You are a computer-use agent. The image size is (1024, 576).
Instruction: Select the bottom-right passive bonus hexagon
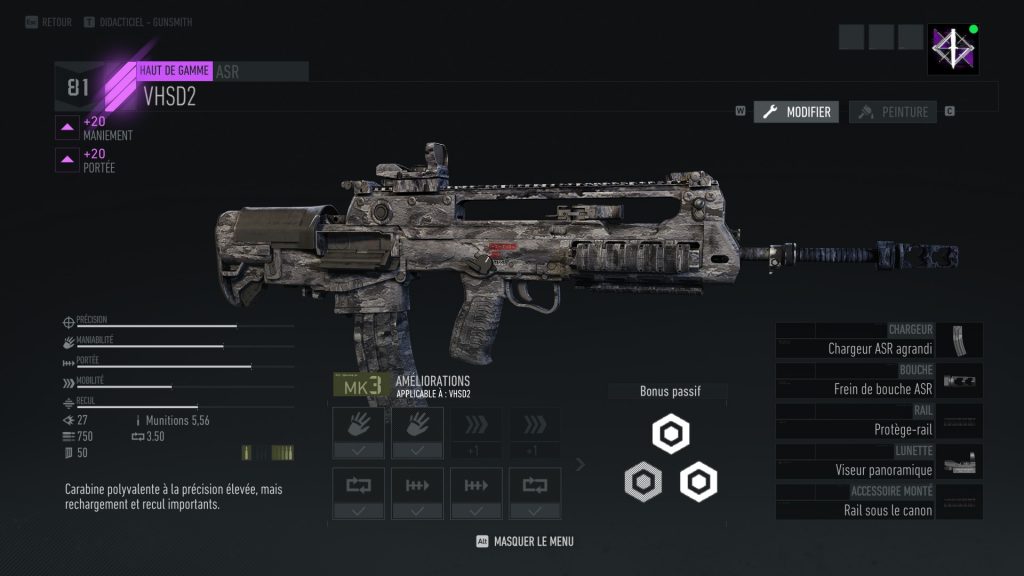pos(698,483)
